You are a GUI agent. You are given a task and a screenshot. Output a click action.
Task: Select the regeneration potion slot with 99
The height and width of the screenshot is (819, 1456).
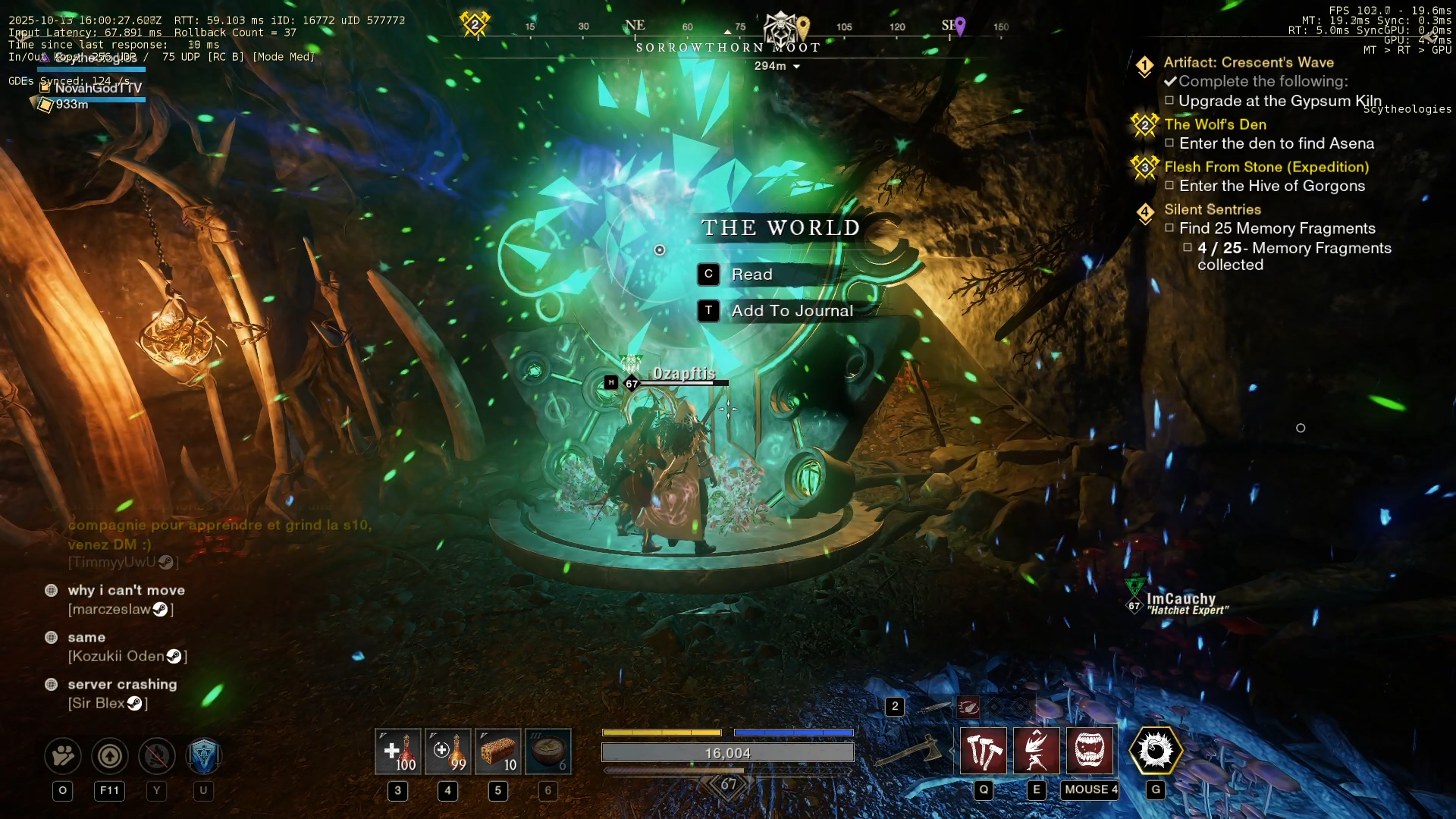click(x=448, y=752)
